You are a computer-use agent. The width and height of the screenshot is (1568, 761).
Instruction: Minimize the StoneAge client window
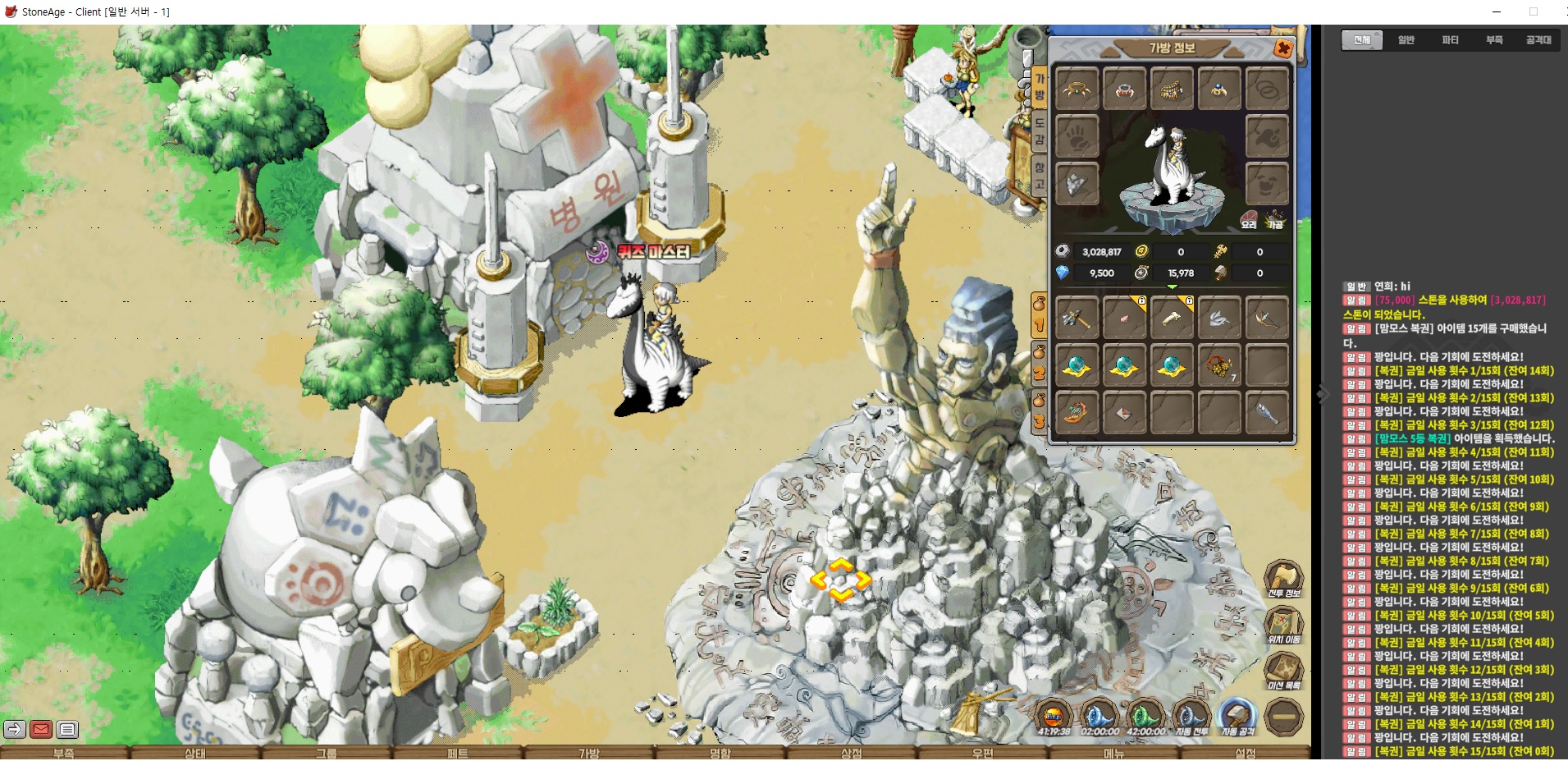point(1497,11)
